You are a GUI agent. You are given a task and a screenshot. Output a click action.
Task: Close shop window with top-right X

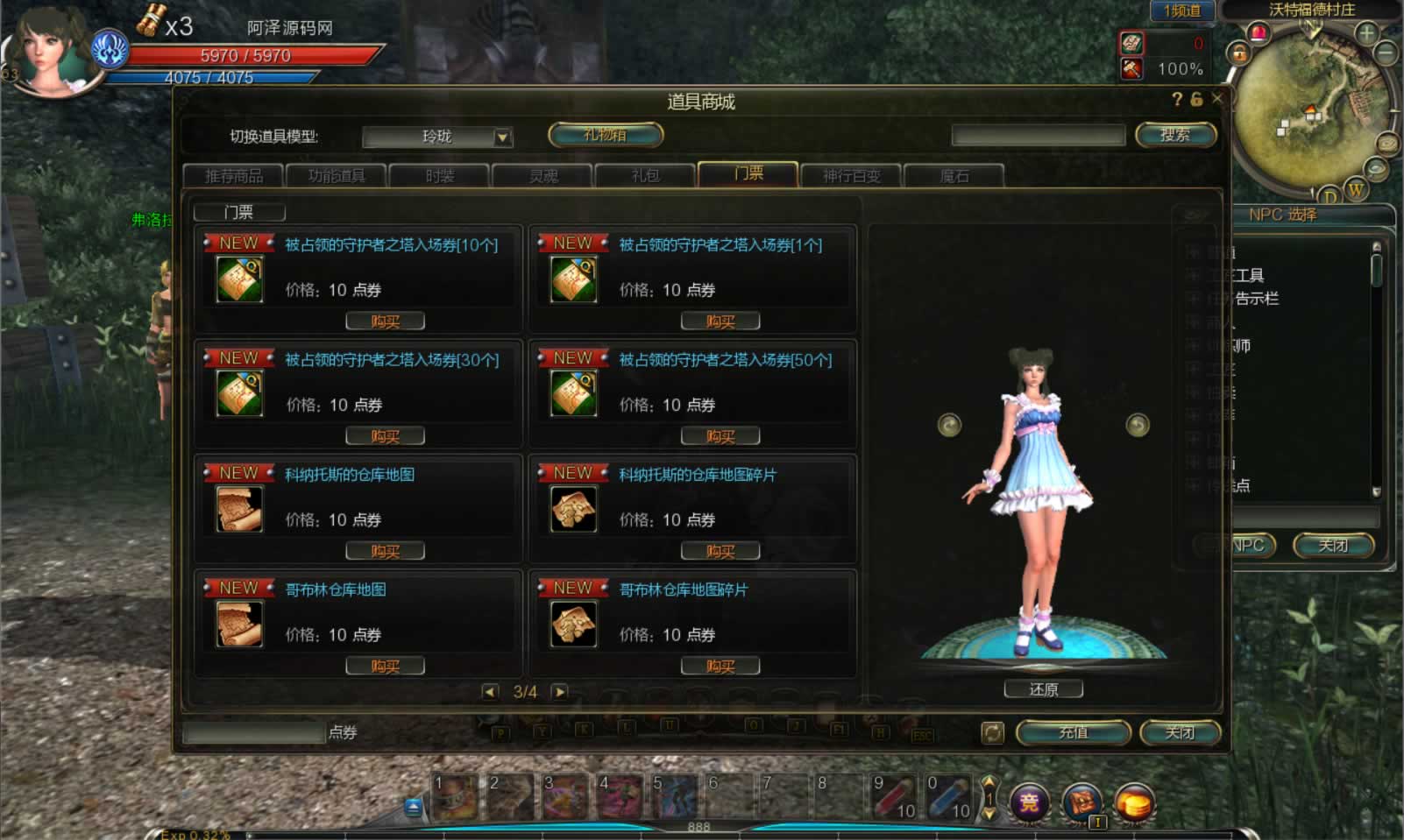pos(1216,99)
